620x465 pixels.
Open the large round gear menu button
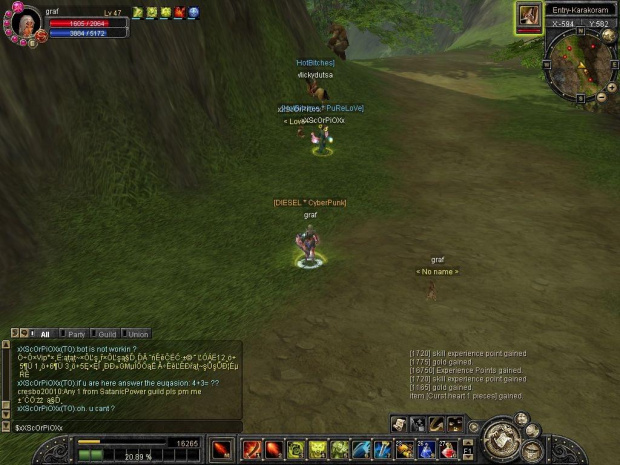click(x=503, y=440)
